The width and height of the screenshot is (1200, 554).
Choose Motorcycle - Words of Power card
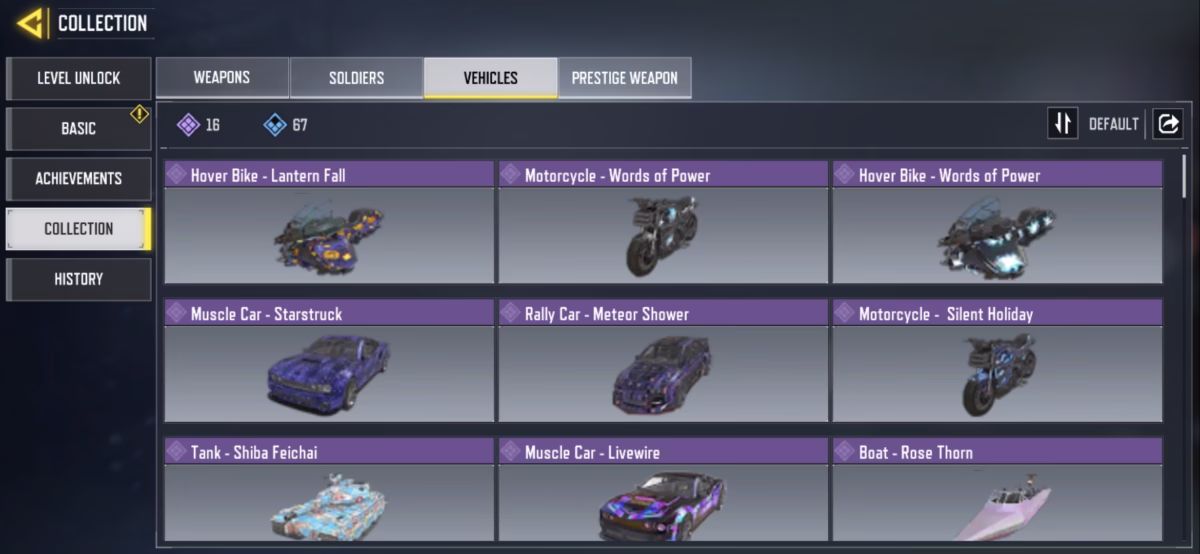pyautogui.click(x=663, y=222)
